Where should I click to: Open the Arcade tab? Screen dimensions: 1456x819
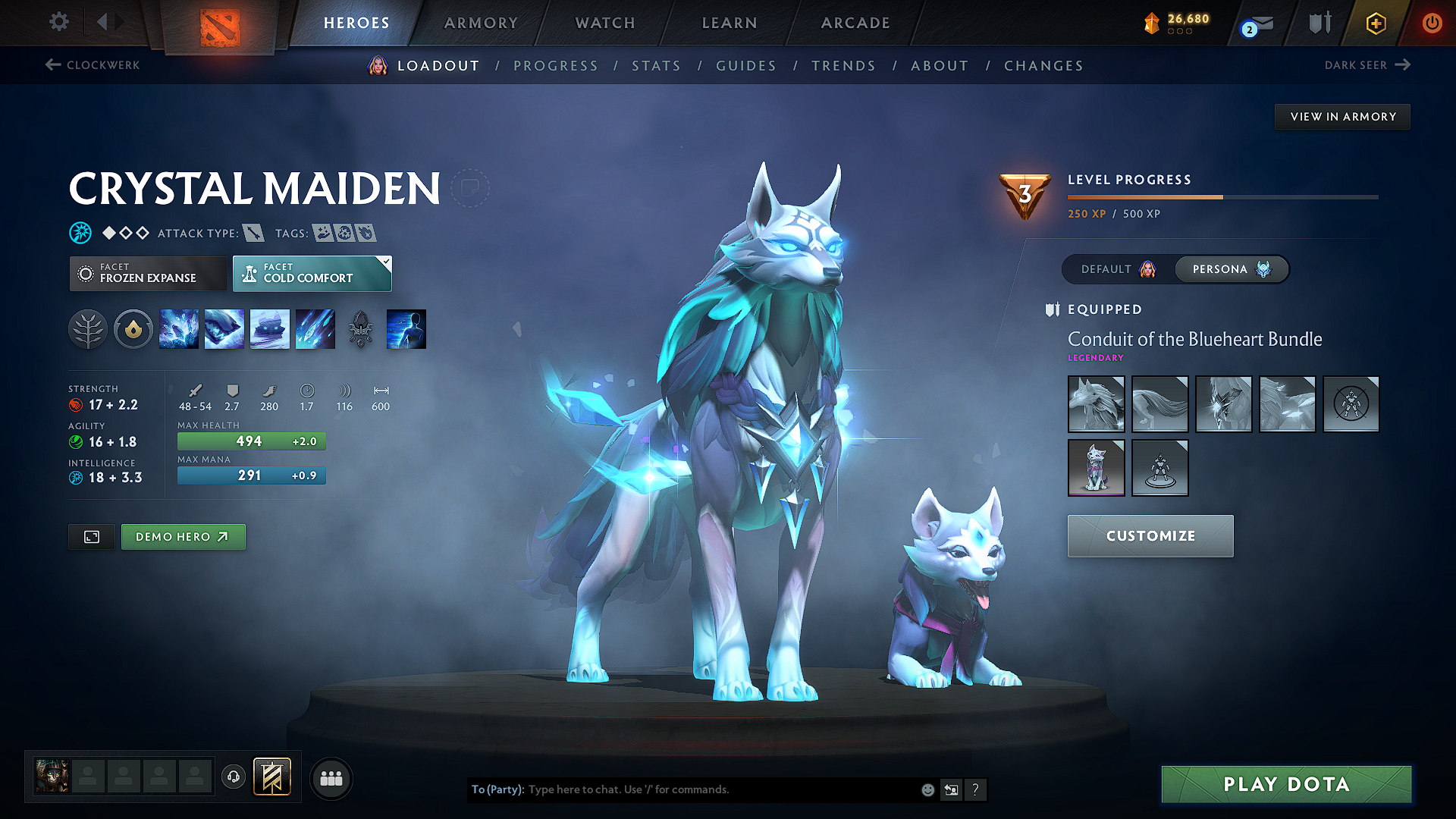[x=855, y=23]
